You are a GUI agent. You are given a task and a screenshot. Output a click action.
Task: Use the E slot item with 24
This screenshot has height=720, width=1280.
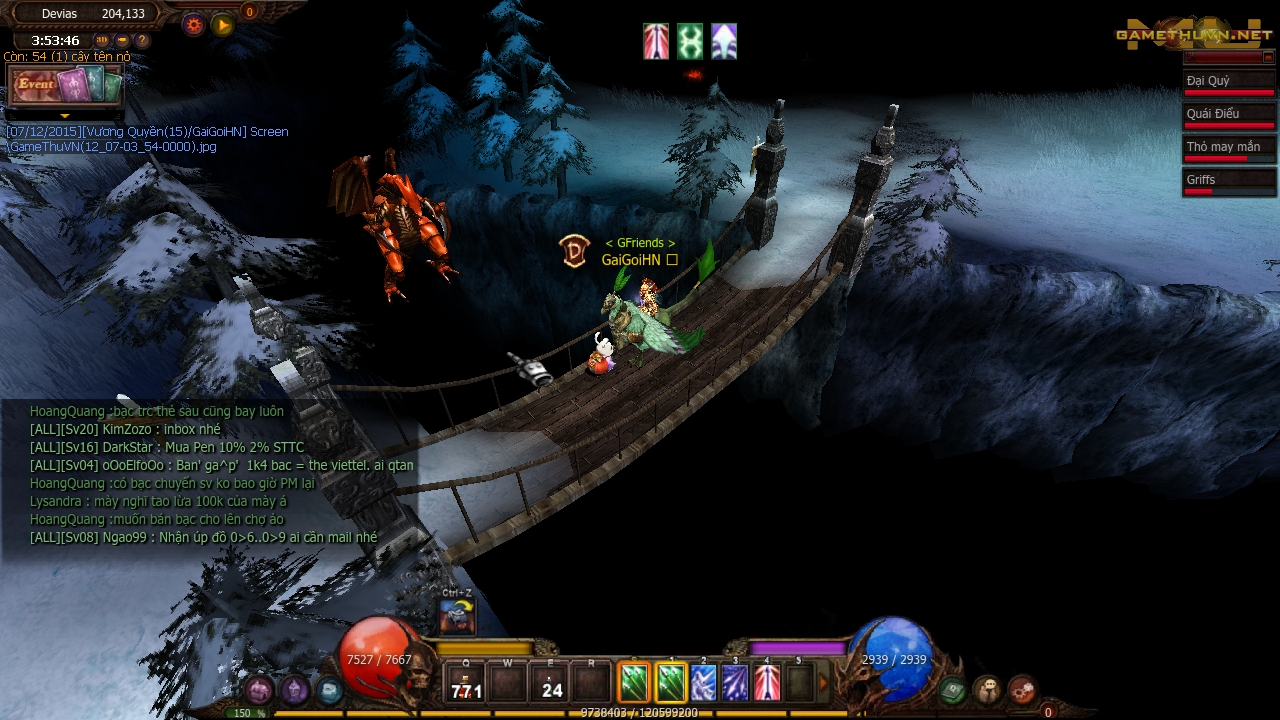(550, 684)
